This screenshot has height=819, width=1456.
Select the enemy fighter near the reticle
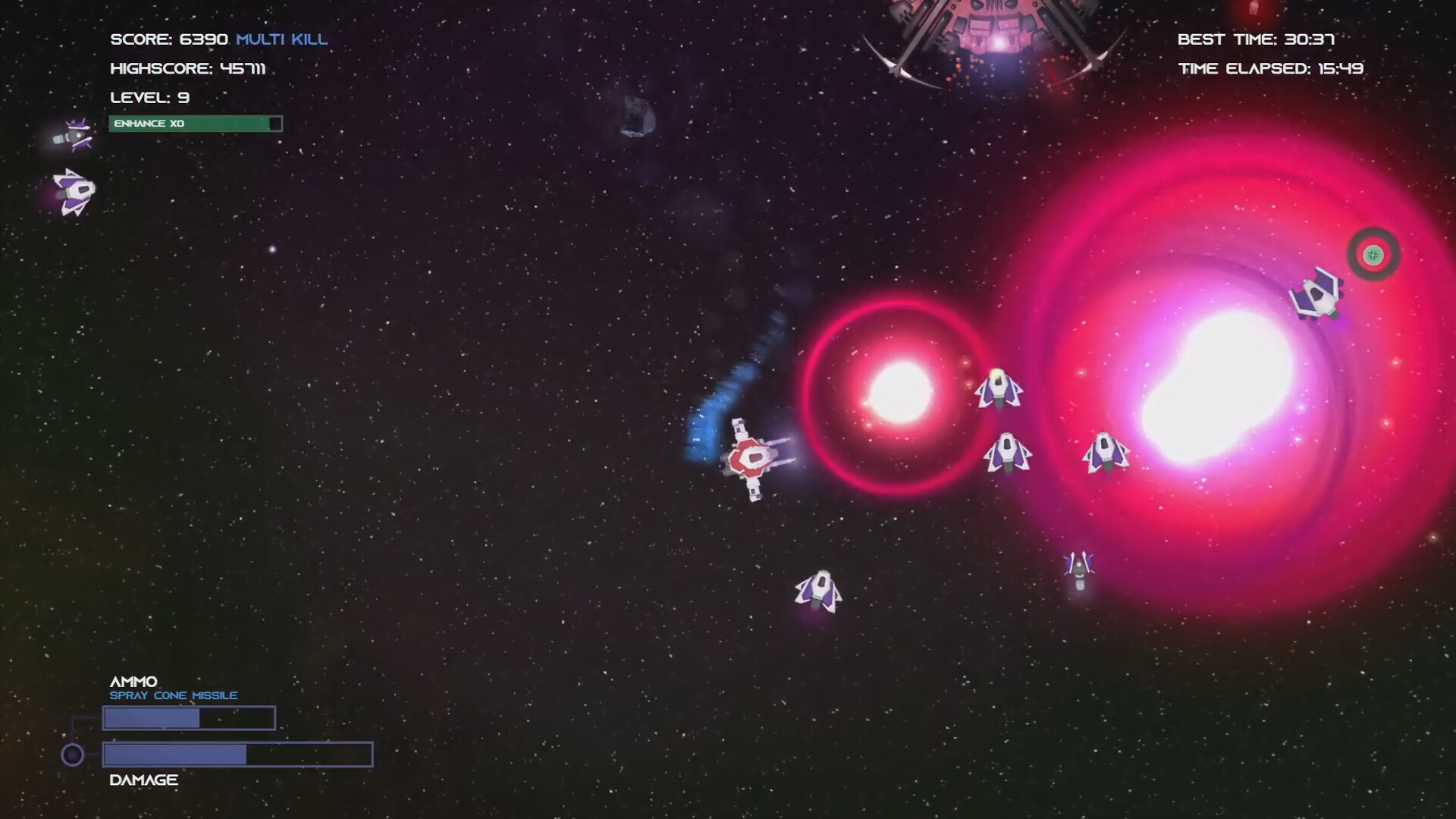tap(1319, 297)
